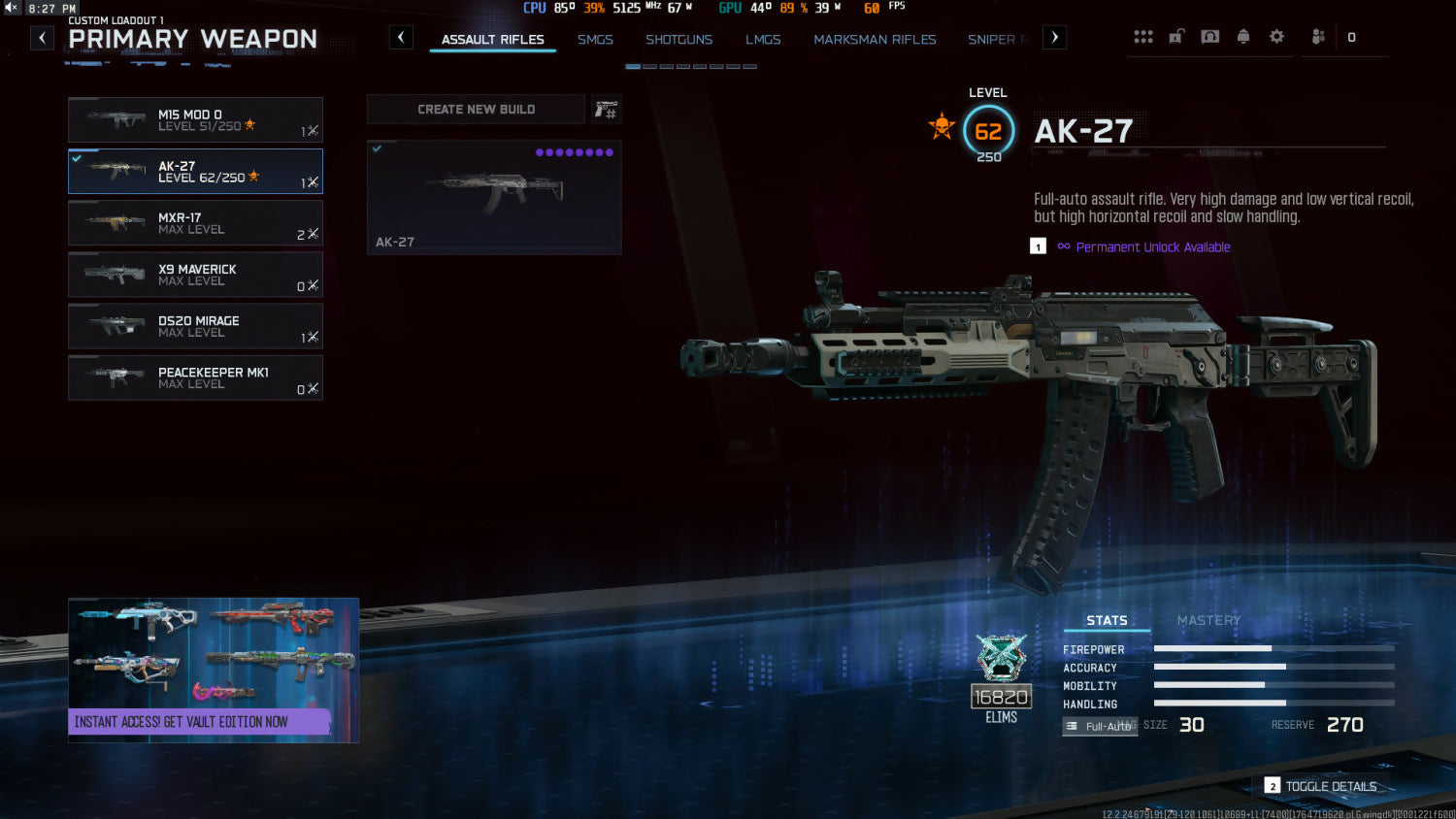Switch to the Shotguns category
The height and width of the screenshot is (819, 1456).
678,40
